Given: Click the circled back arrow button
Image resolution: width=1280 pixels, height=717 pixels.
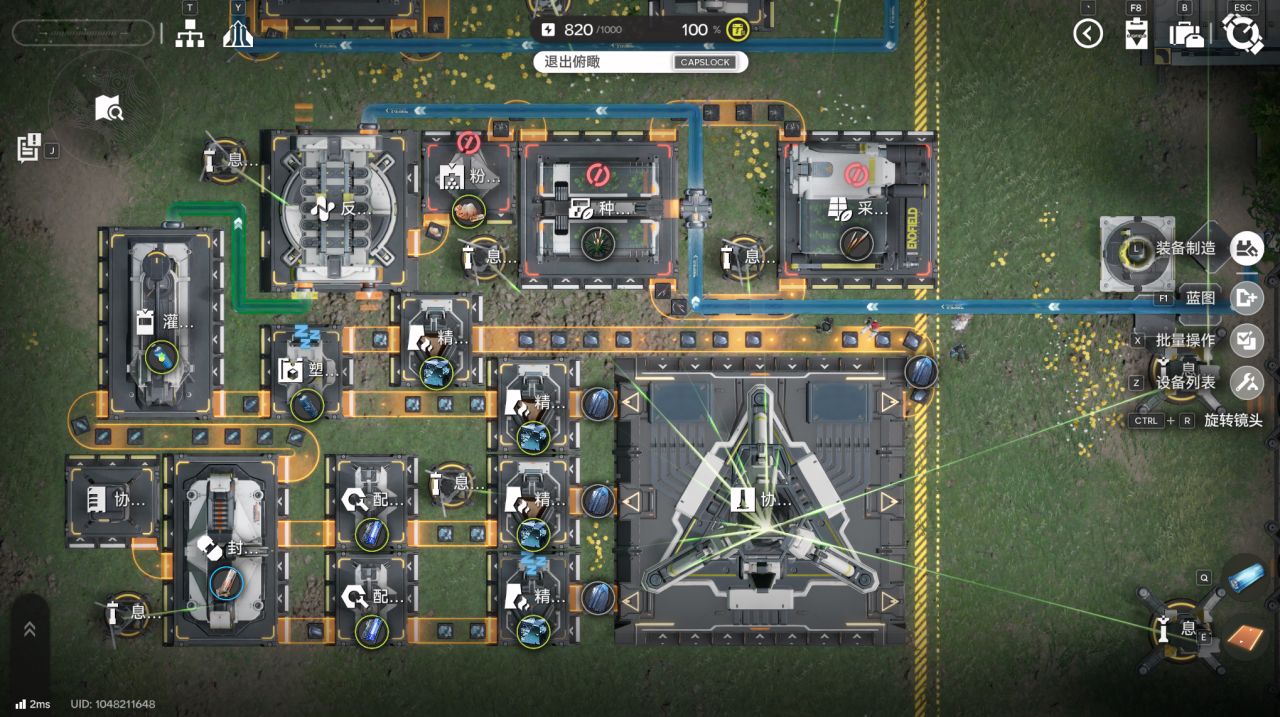Looking at the screenshot, I should (x=1088, y=34).
